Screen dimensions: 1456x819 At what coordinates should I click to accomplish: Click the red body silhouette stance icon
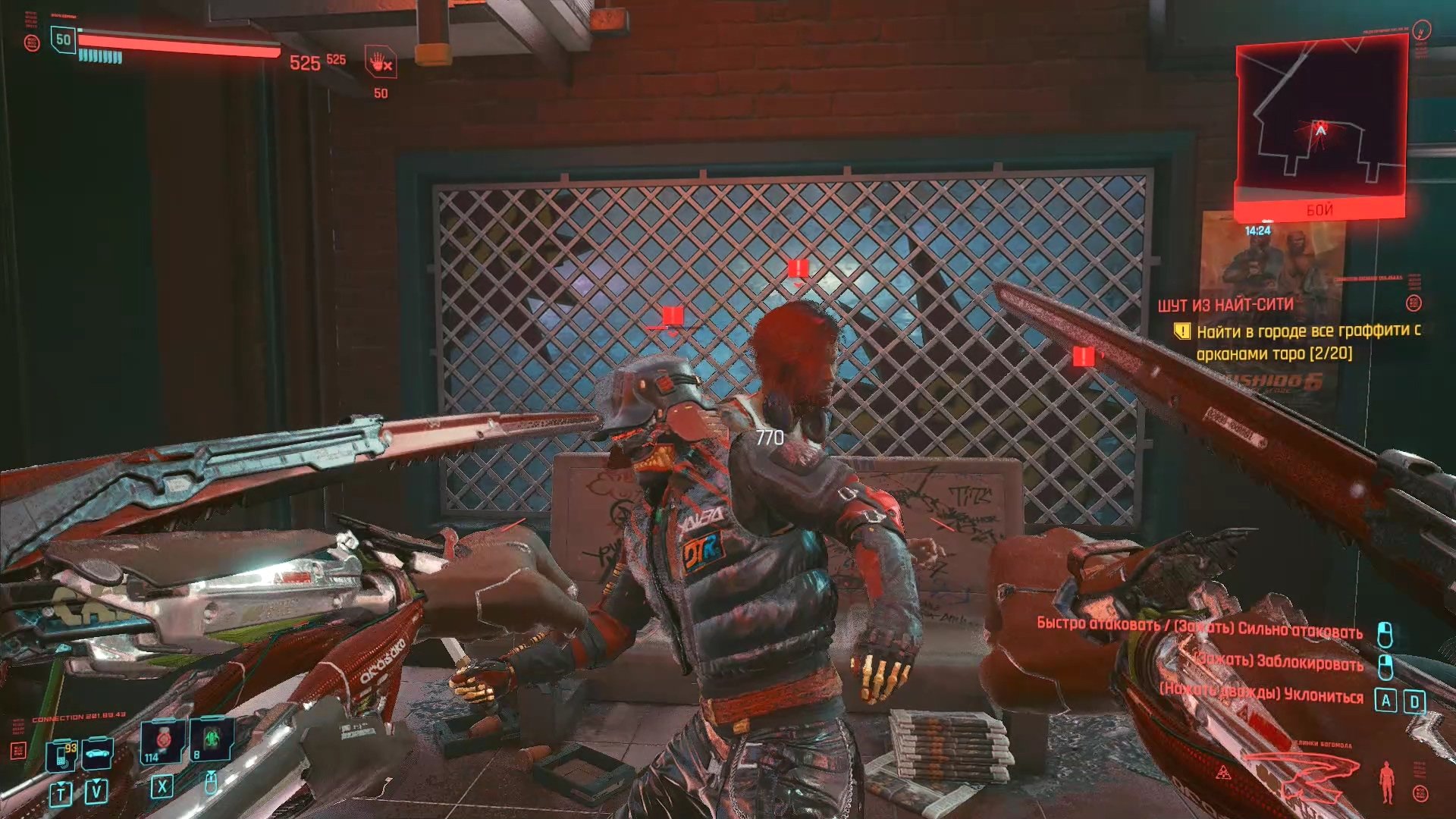[x=1387, y=781]
